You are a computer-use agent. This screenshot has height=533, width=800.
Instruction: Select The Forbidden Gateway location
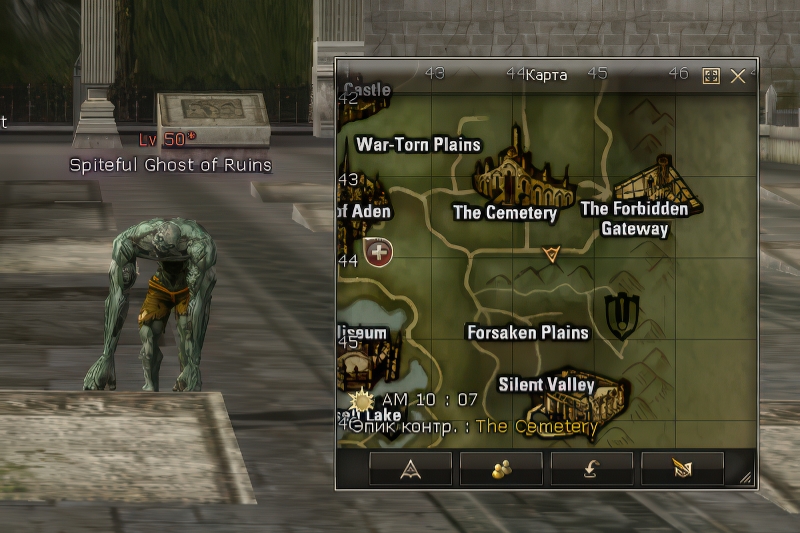(635, 219)
